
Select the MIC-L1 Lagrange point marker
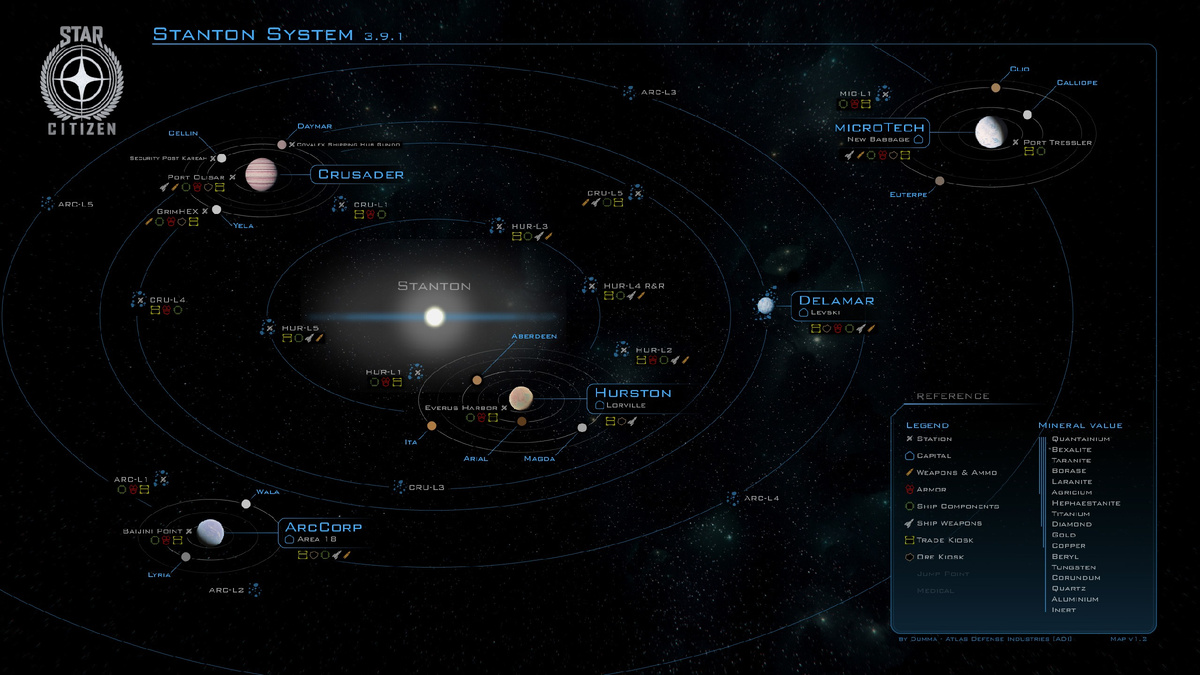coord(884,94)
